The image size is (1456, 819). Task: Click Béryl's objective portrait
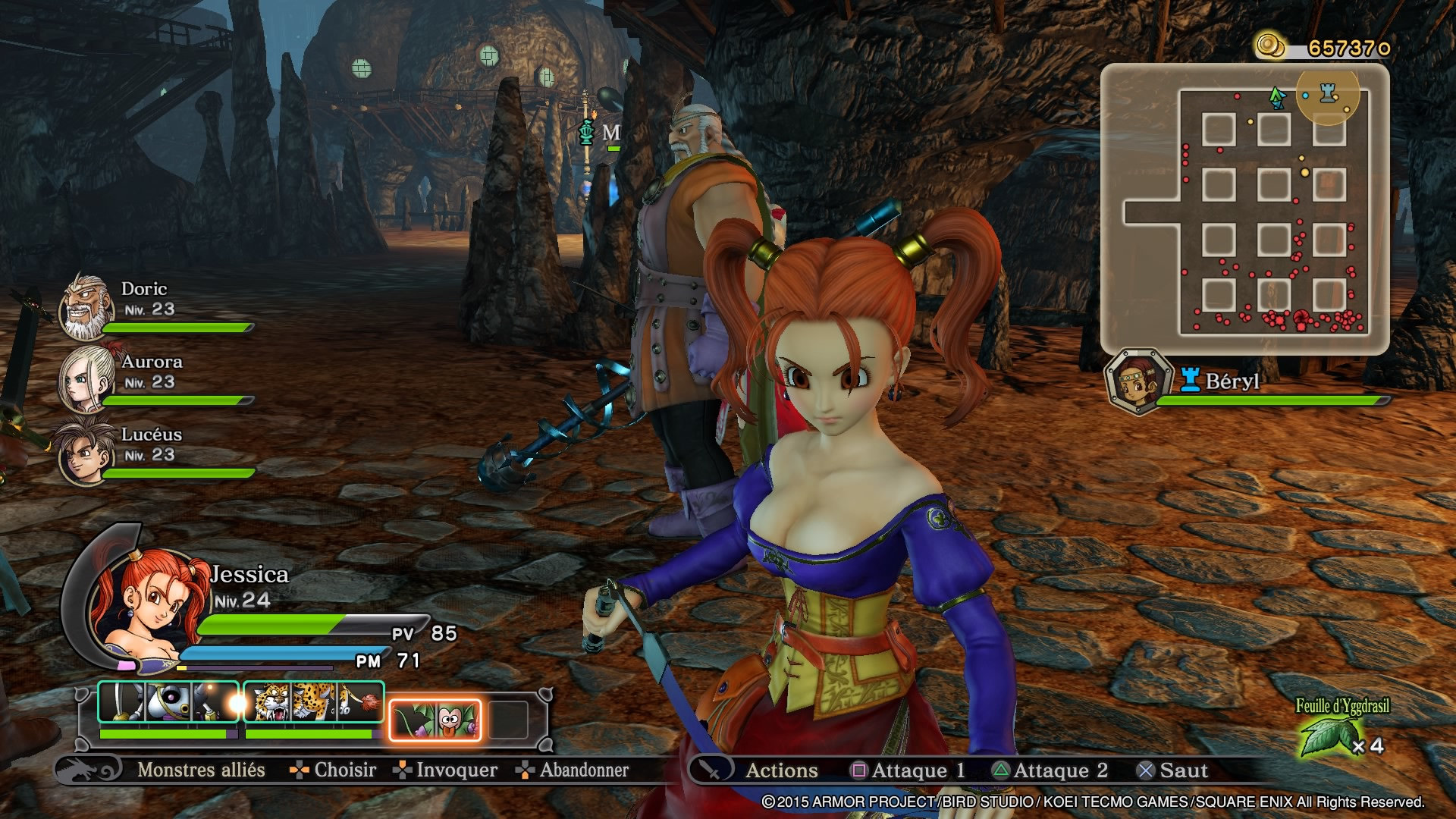1137,381
